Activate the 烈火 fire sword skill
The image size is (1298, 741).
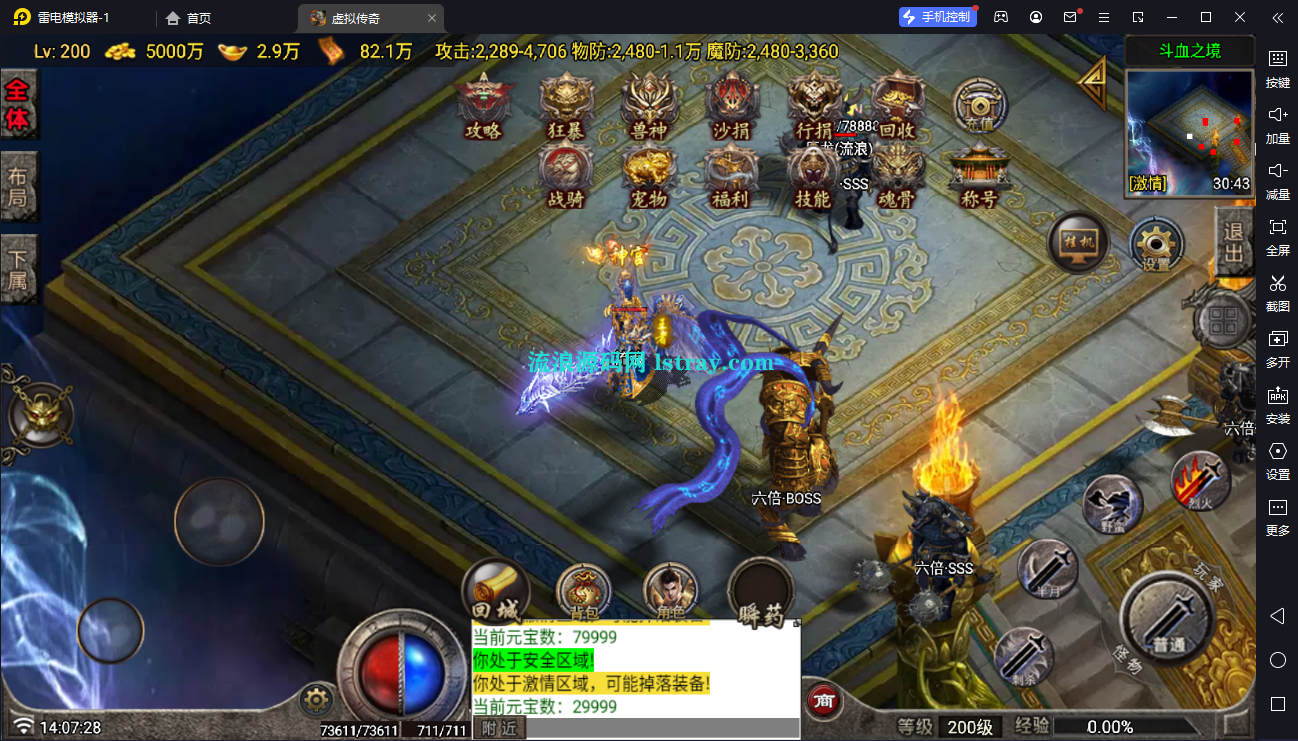click(1201, 481)
